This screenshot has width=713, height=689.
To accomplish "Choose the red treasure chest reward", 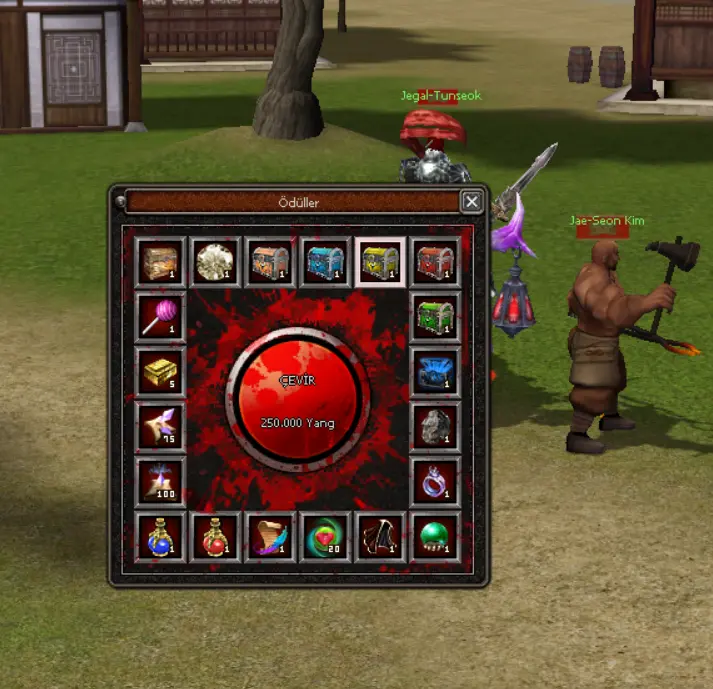I will pos(436,262).
